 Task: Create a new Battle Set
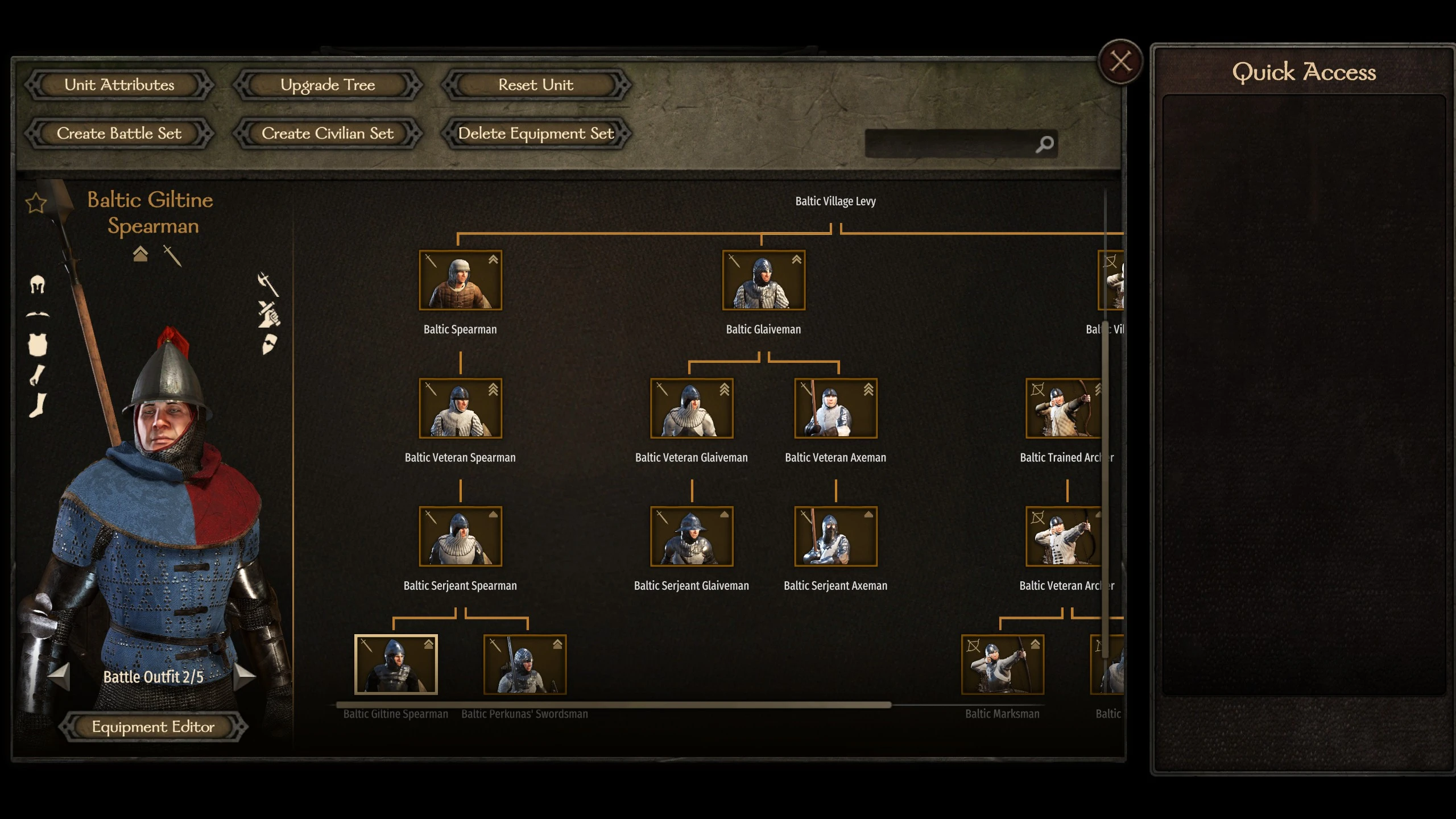pyautogui.click(x=119, y=134)
